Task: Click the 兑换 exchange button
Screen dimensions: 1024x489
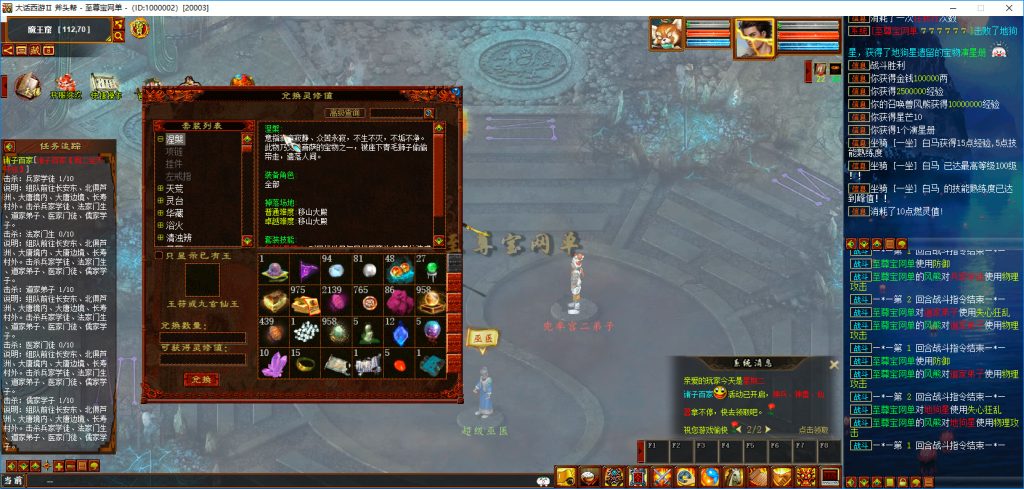Action: click(x=201, y=380)
